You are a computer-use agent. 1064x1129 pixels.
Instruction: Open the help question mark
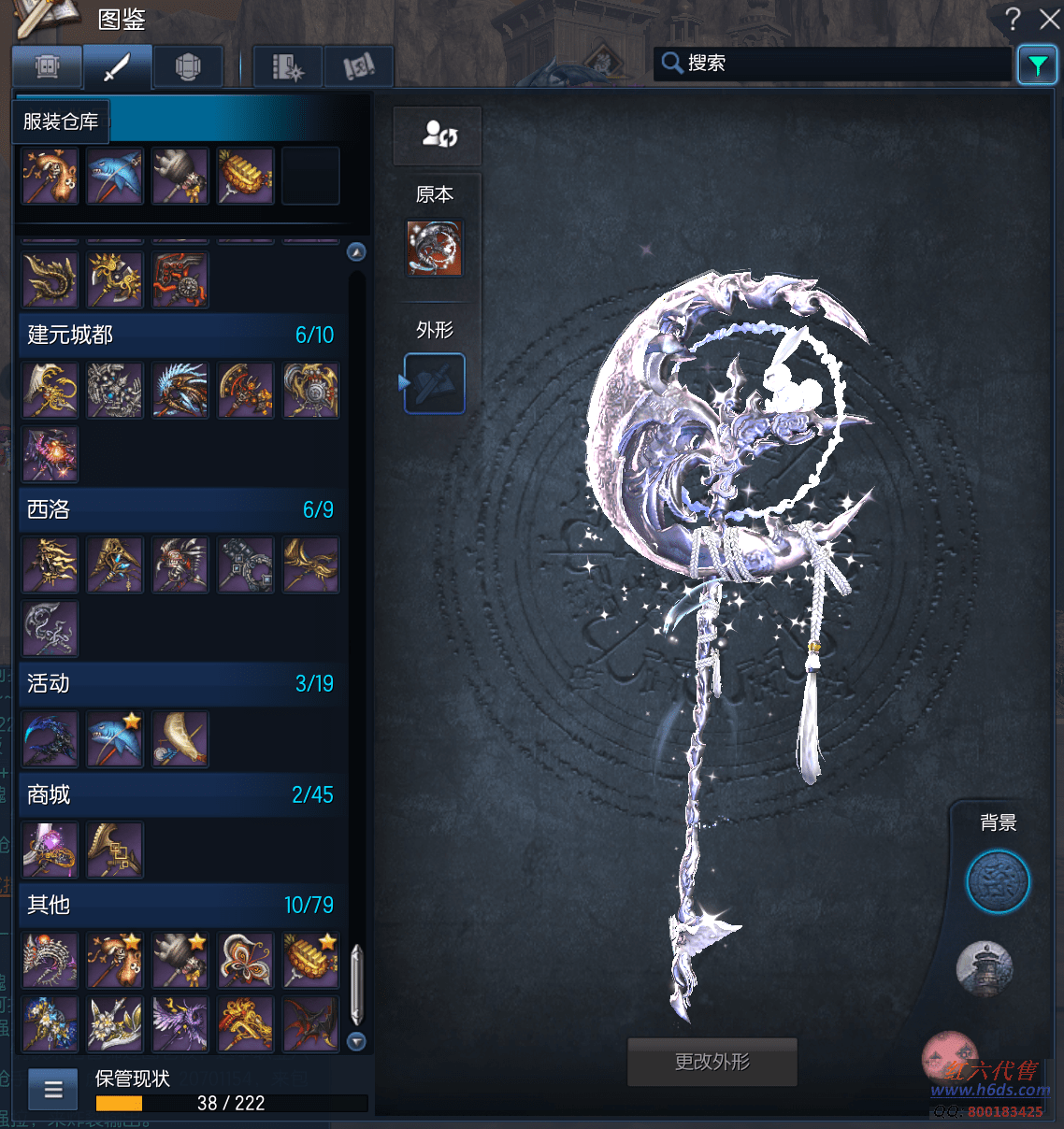[x=1013, y=19]
